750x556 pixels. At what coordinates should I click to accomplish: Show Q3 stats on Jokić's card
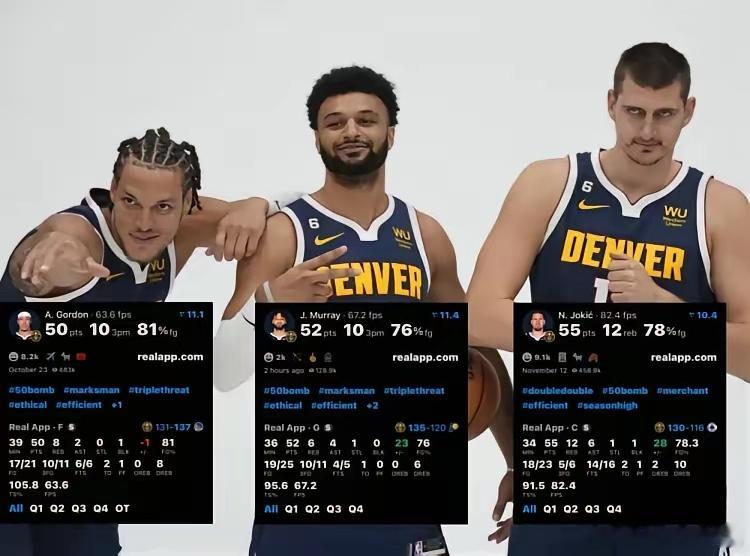pyautogui.click(x=594, y=509)
